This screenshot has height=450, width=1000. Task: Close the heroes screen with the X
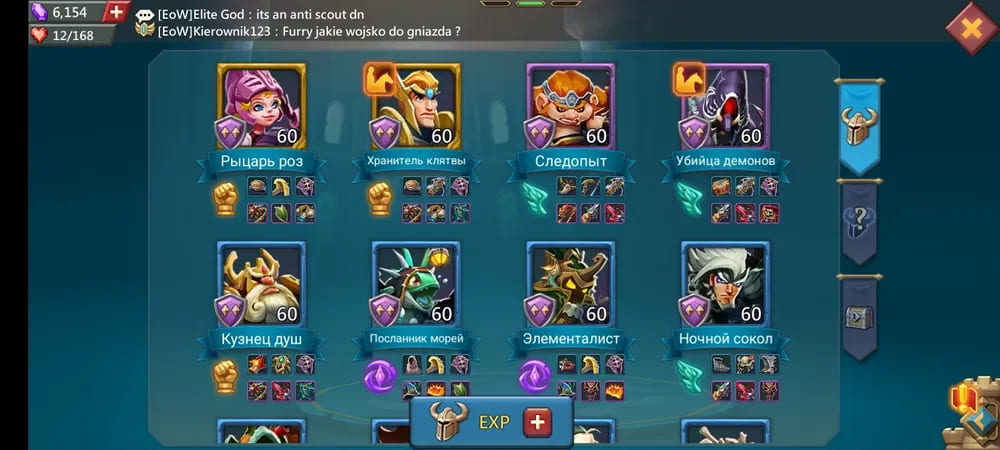[x=970, y=27]
